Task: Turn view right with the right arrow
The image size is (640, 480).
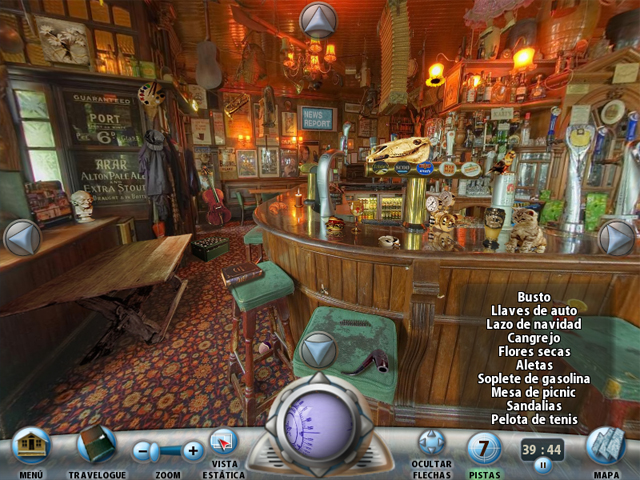Action: click(x=617, y=237)
